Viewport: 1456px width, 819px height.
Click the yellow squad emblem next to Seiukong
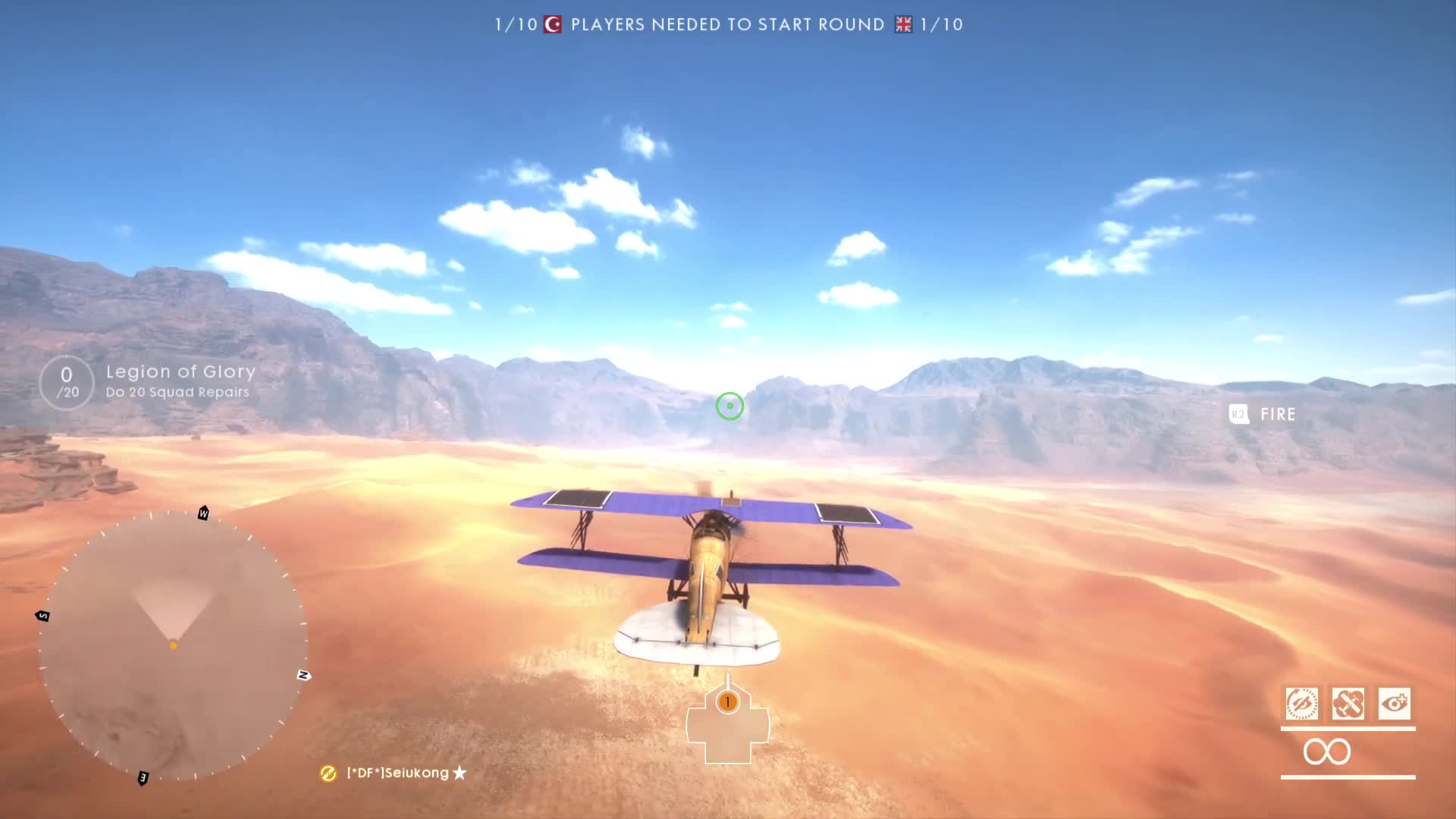point(328,773)
